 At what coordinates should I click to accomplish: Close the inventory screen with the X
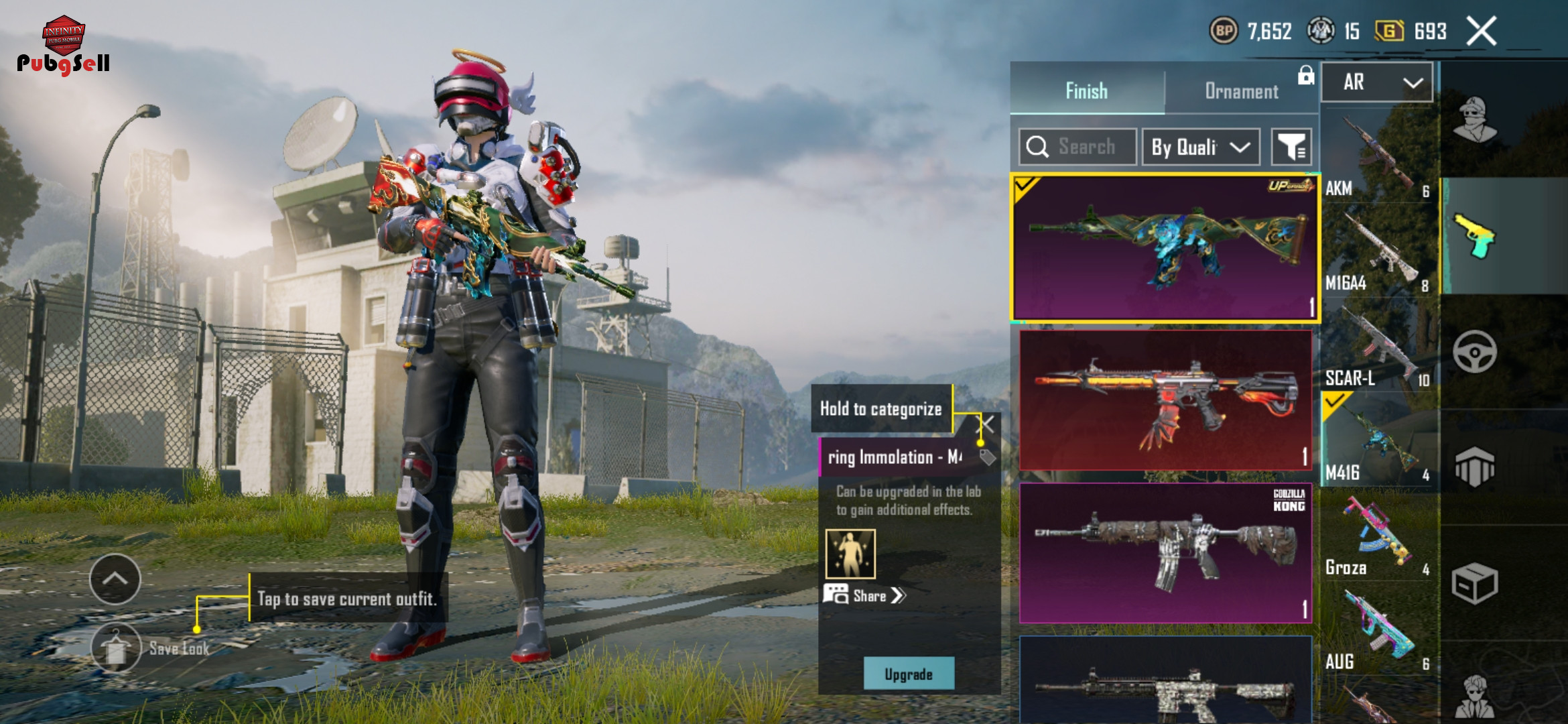1481,32
